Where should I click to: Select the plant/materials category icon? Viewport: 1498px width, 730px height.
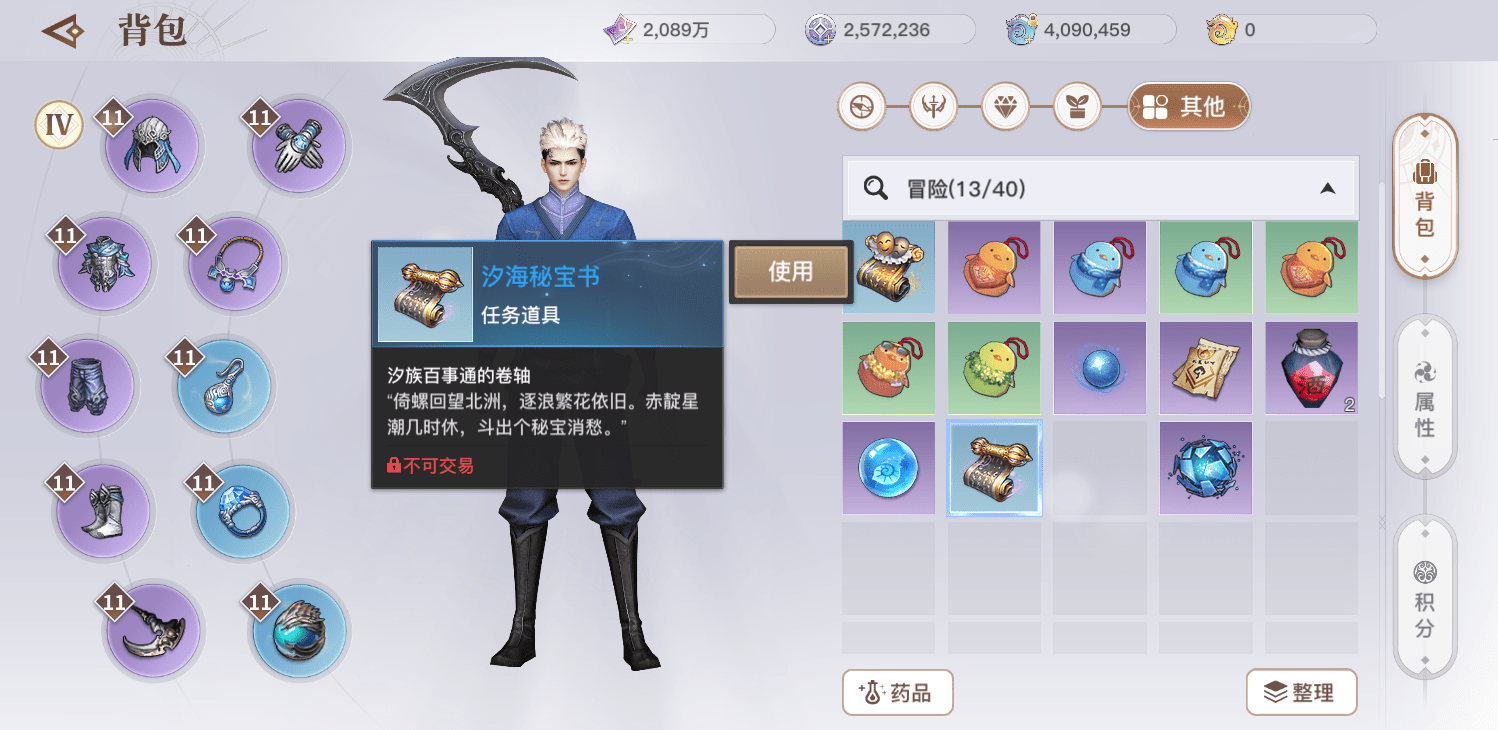1078,107
